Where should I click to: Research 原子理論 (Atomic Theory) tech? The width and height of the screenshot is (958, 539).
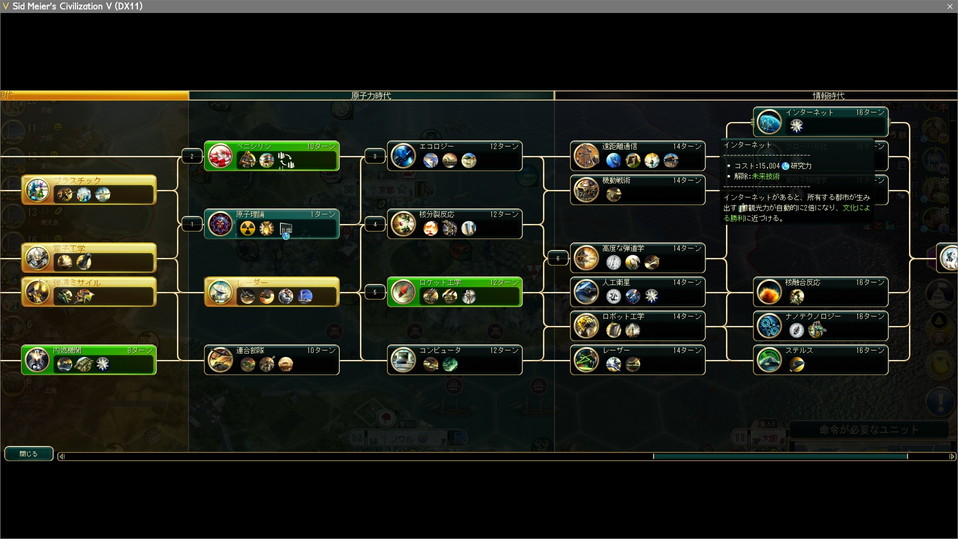click(x=272, y=223)
